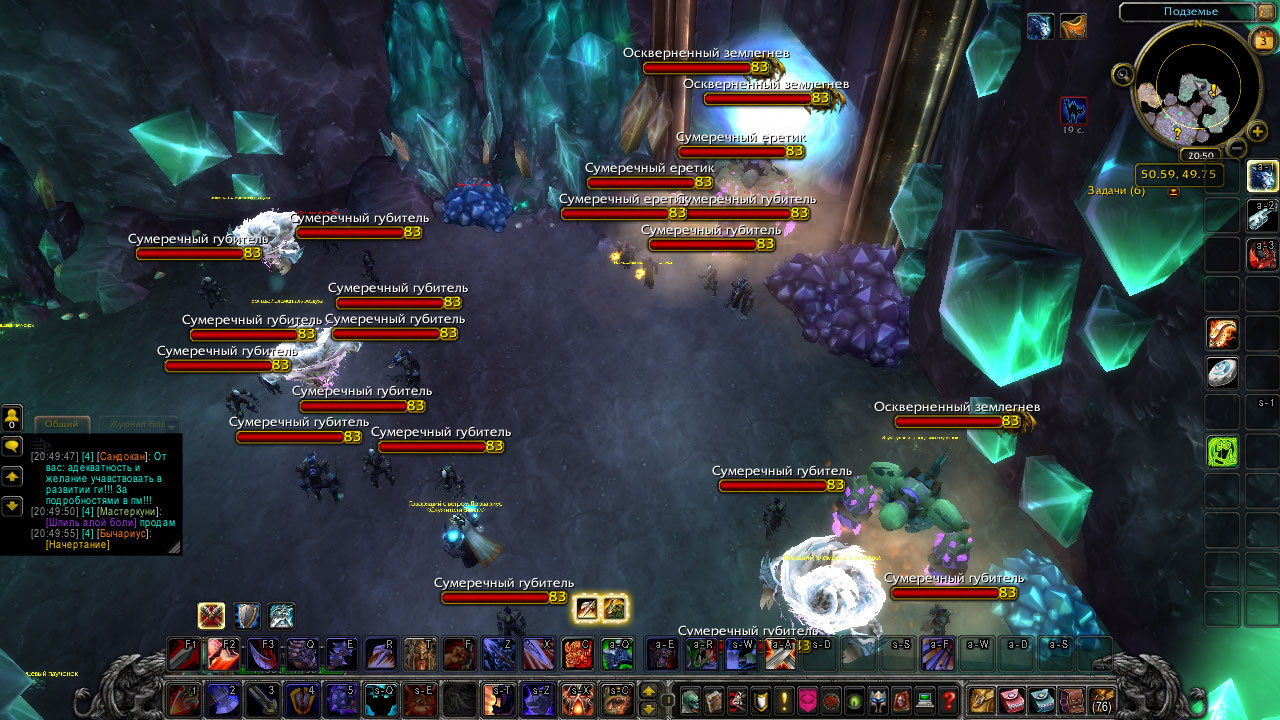Open the red question mark help button

pyautogui.click(x=949, y=700)
